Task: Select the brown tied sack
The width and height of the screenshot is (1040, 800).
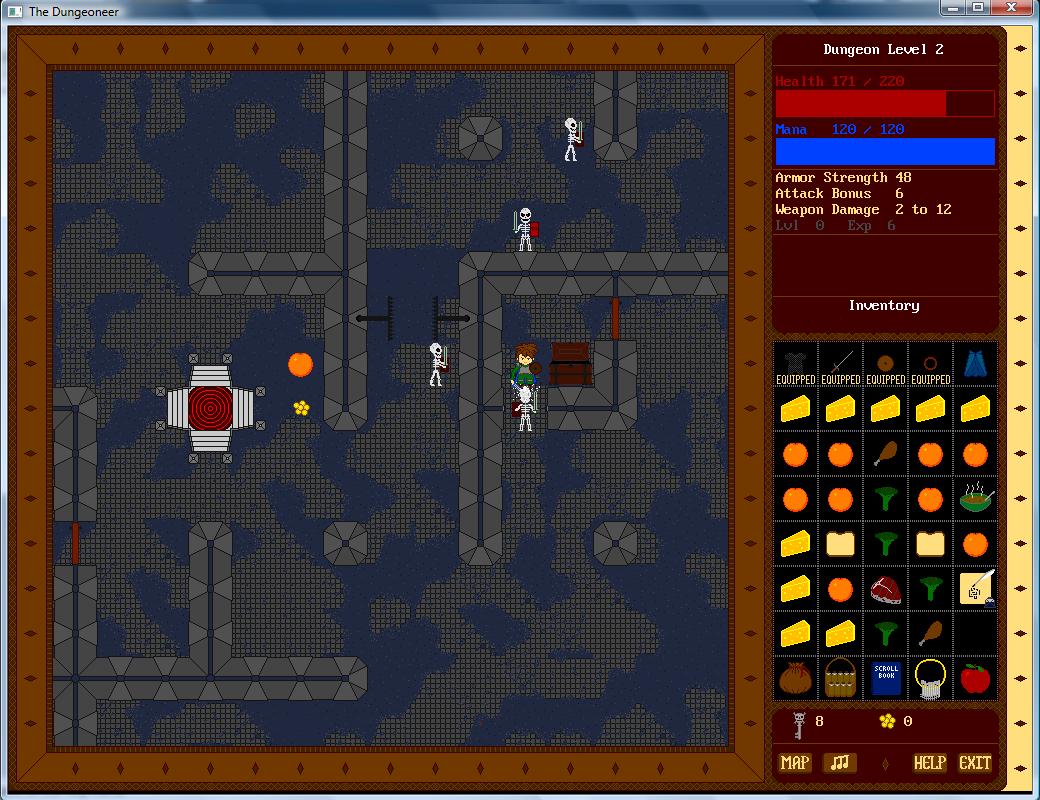Action: (x=795, y=678)
